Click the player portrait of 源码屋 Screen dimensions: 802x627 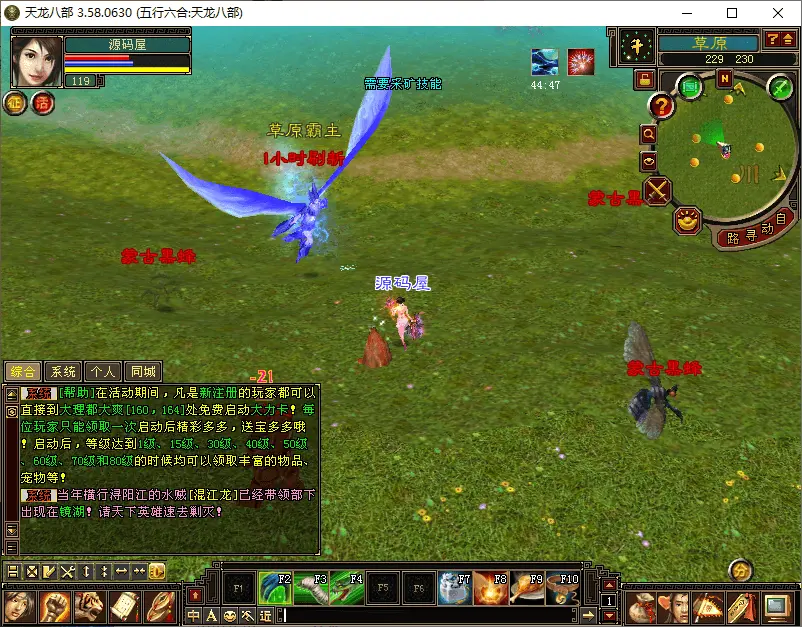(x=37, y=61)
